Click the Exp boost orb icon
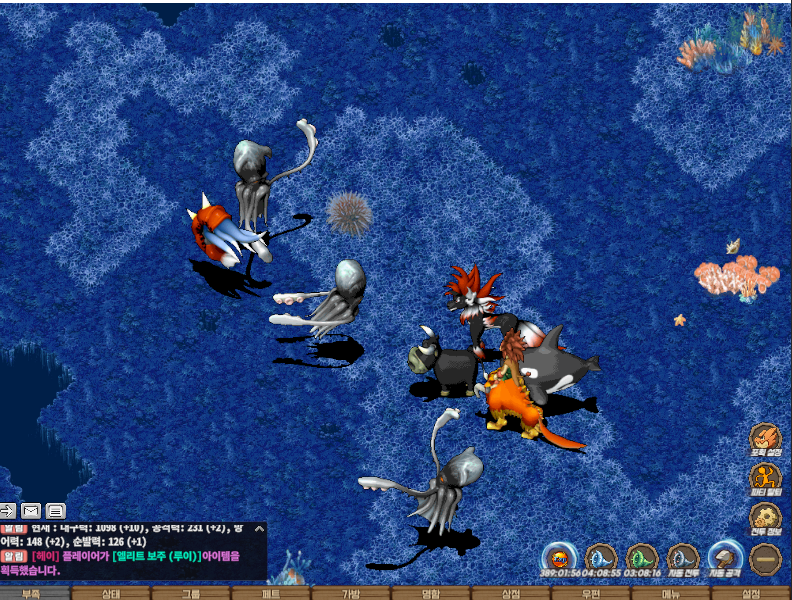Image resolution: width=792 pixels, height=600 pixels. coord(559,558)
